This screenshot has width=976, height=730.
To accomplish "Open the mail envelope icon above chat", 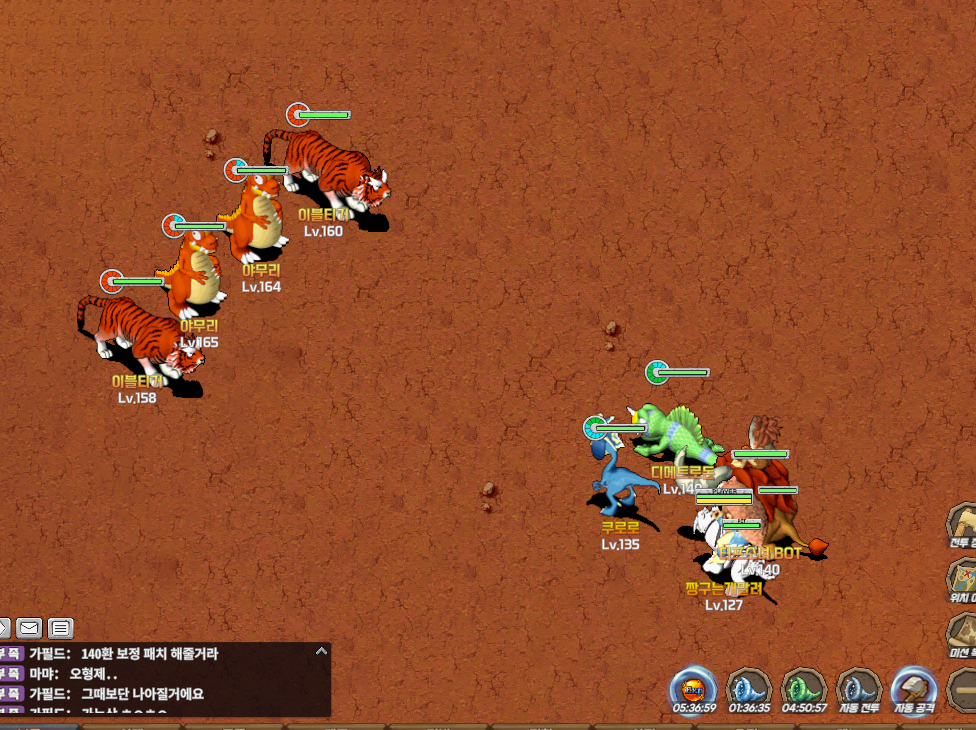I will (x=29, y=628).
